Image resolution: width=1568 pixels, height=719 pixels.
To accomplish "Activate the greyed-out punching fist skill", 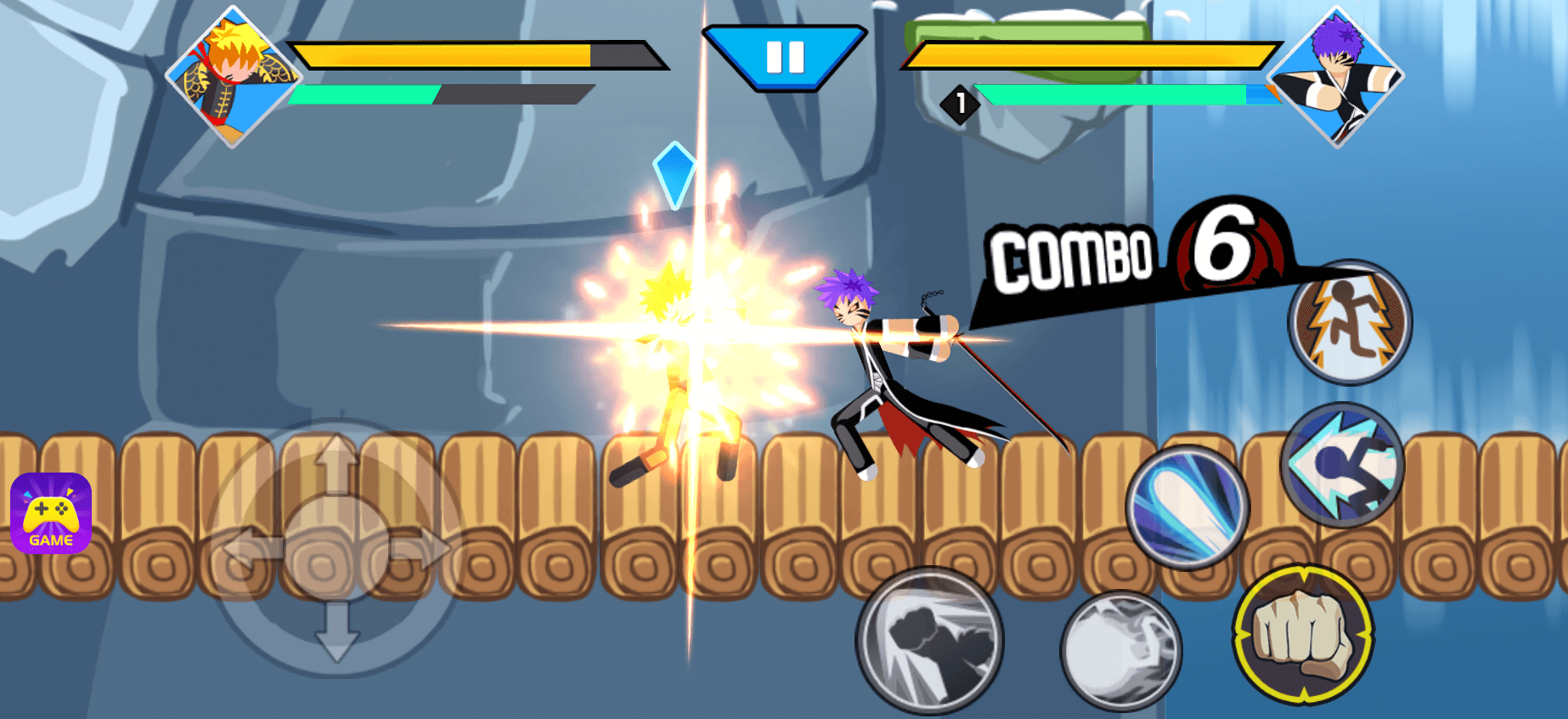I will (930, 640).
